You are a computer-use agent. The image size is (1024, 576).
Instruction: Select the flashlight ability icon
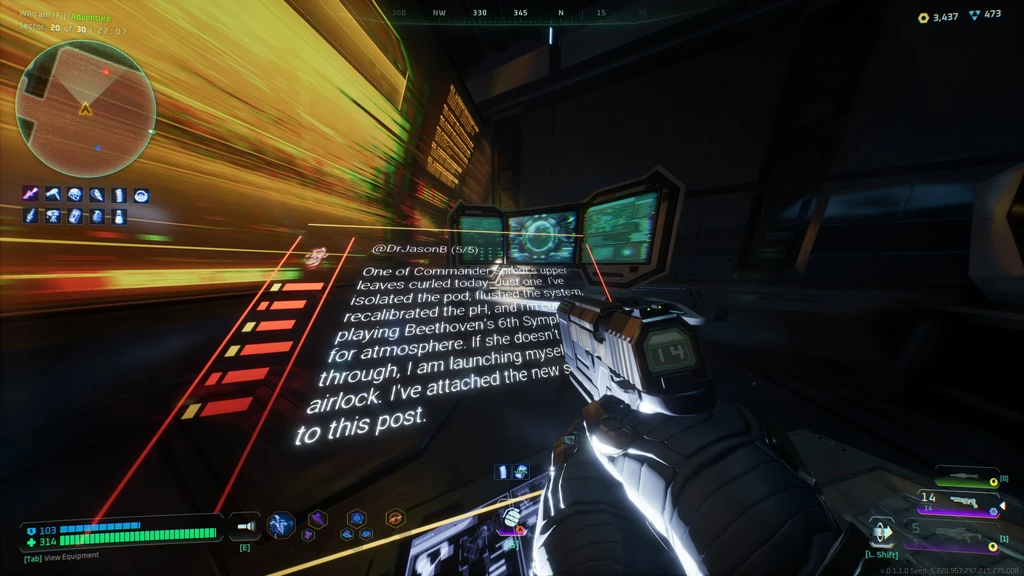click(x=244, y=524)
